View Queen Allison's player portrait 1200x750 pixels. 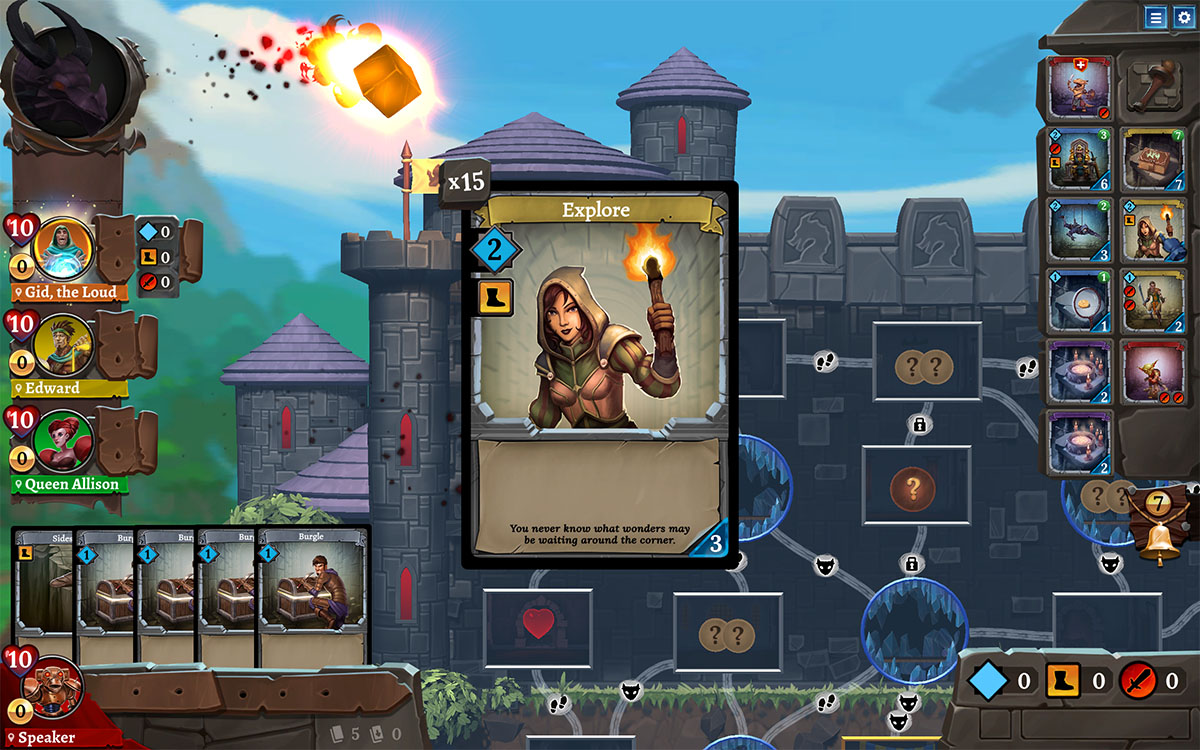click(64, 440)
